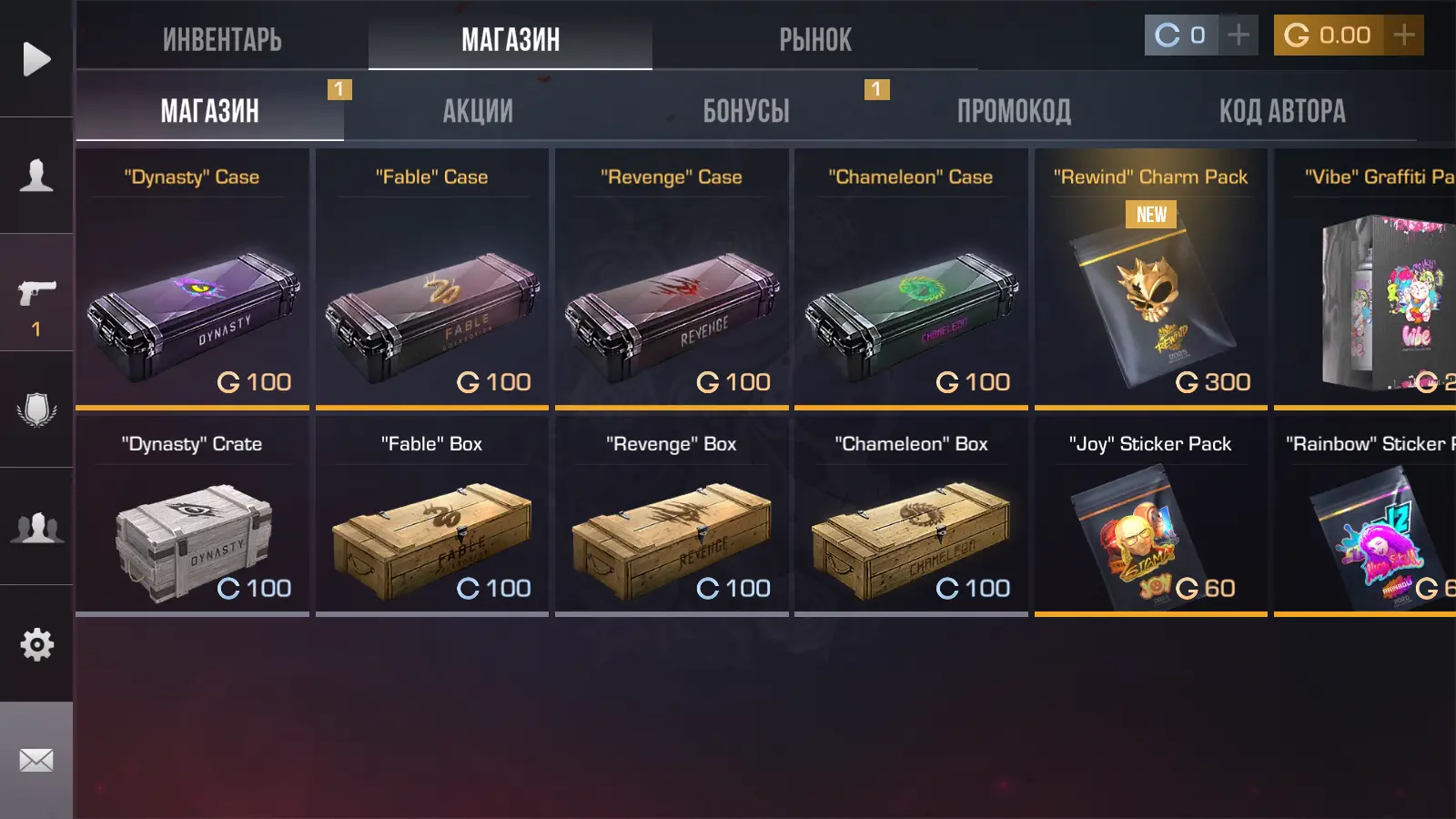Click the play arrow in the sidebar
Image resolution: width=1456 pixels, height=819 pixels.
[36, 59]
